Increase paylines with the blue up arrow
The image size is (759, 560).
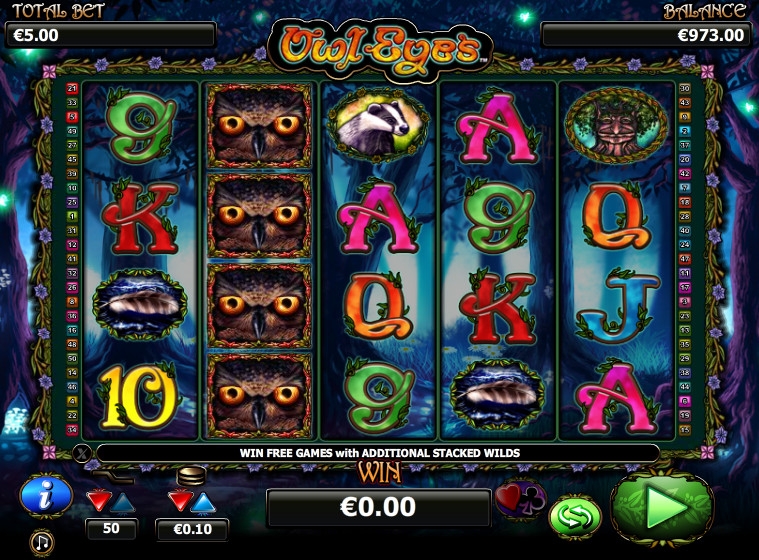[123, 500]
